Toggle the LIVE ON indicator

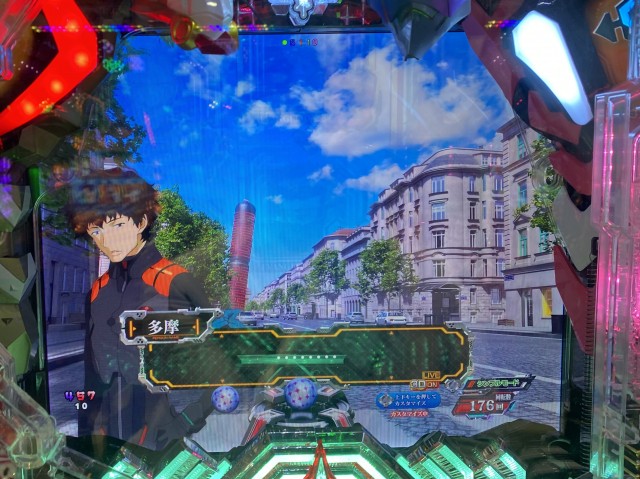[x=431, y=381]
